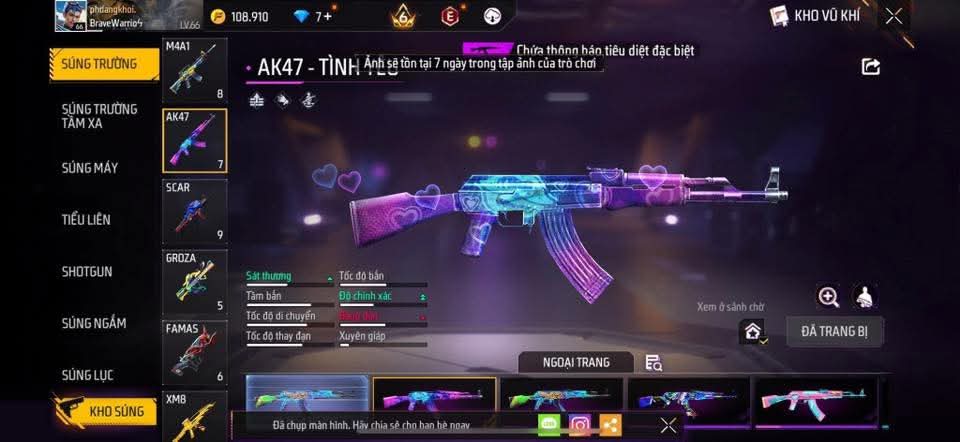Open the Súng Lục category
This screenshot has width=960, height=442.
(88, 375)
